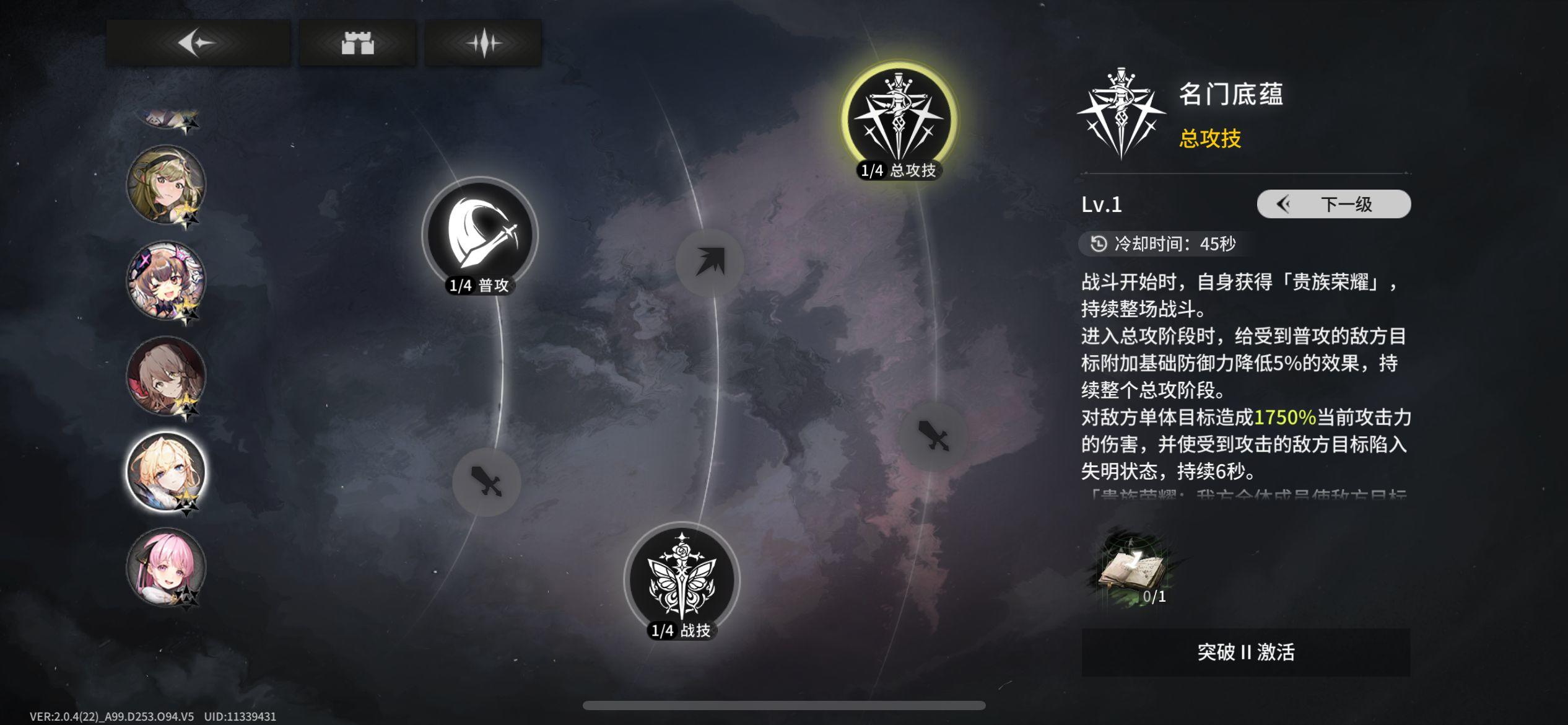Open the castle icon in the top toolbar
Image resolution: width=1568 pixels, height=725 pixels.
coord(358,43)
